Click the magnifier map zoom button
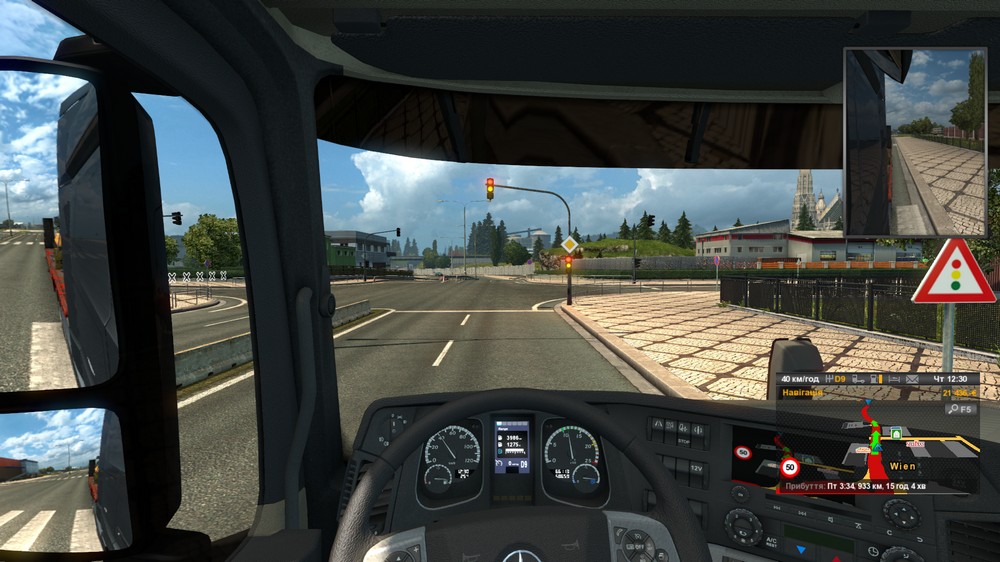 click(953, 409)
